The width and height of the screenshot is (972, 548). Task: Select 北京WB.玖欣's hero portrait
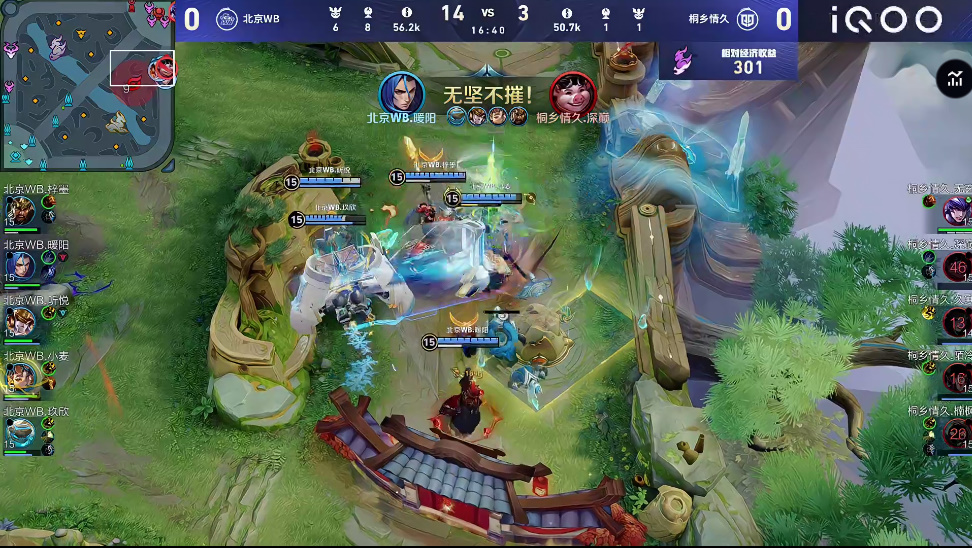18,433
